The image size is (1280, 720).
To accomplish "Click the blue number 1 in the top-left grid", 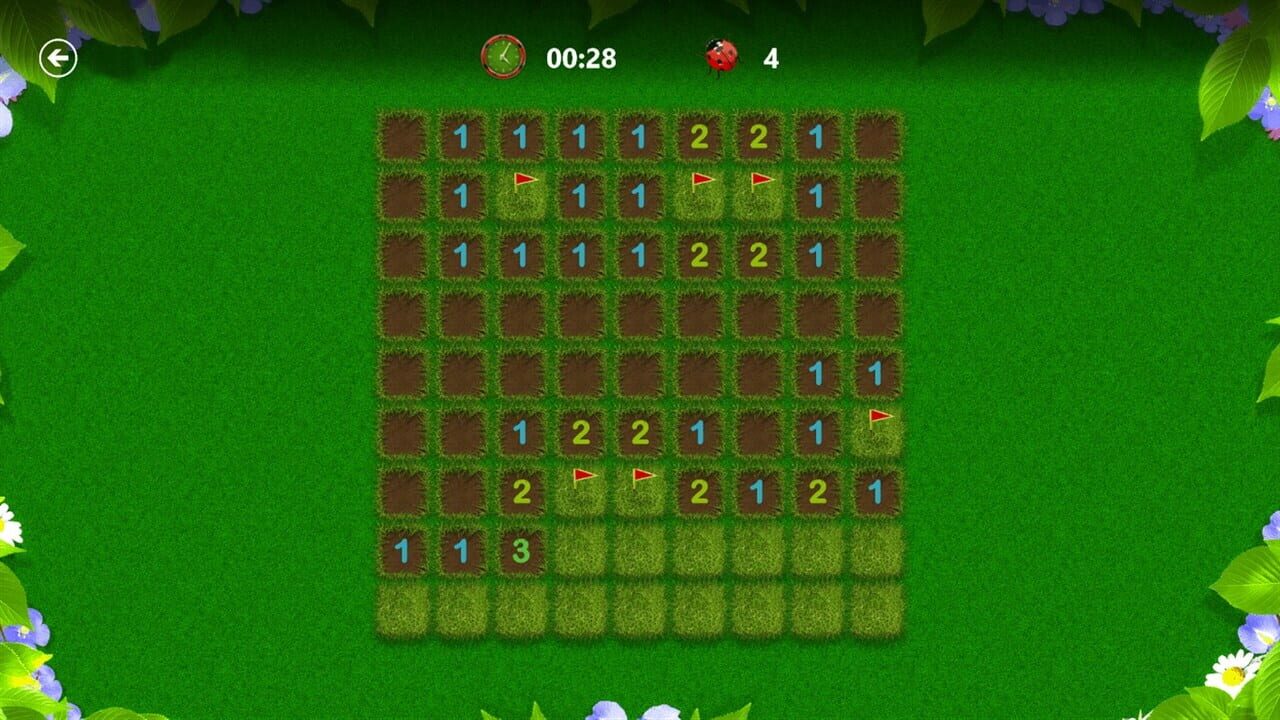I will click(x=462, y=134).
